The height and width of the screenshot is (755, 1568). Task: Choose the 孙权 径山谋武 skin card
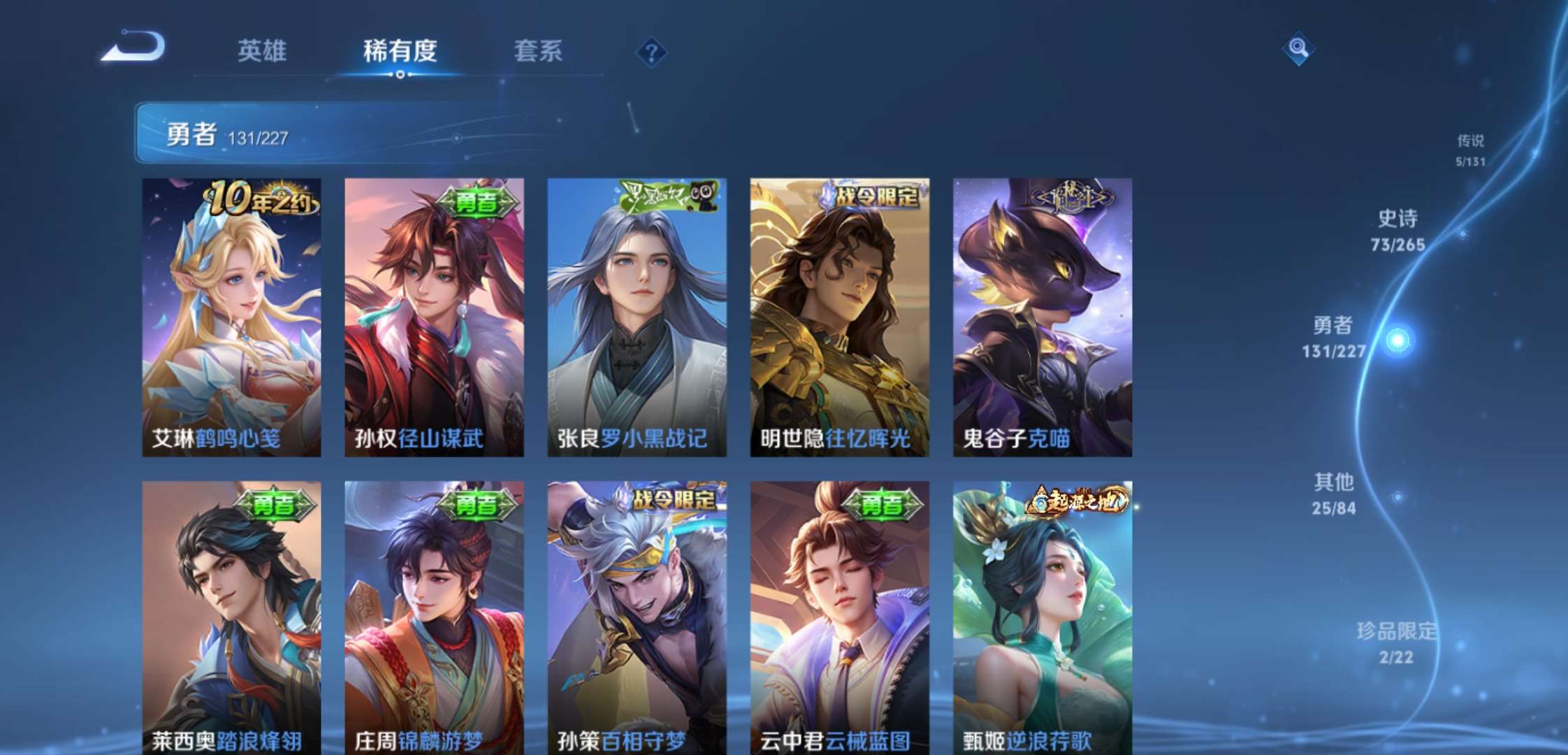coord(434,317)
